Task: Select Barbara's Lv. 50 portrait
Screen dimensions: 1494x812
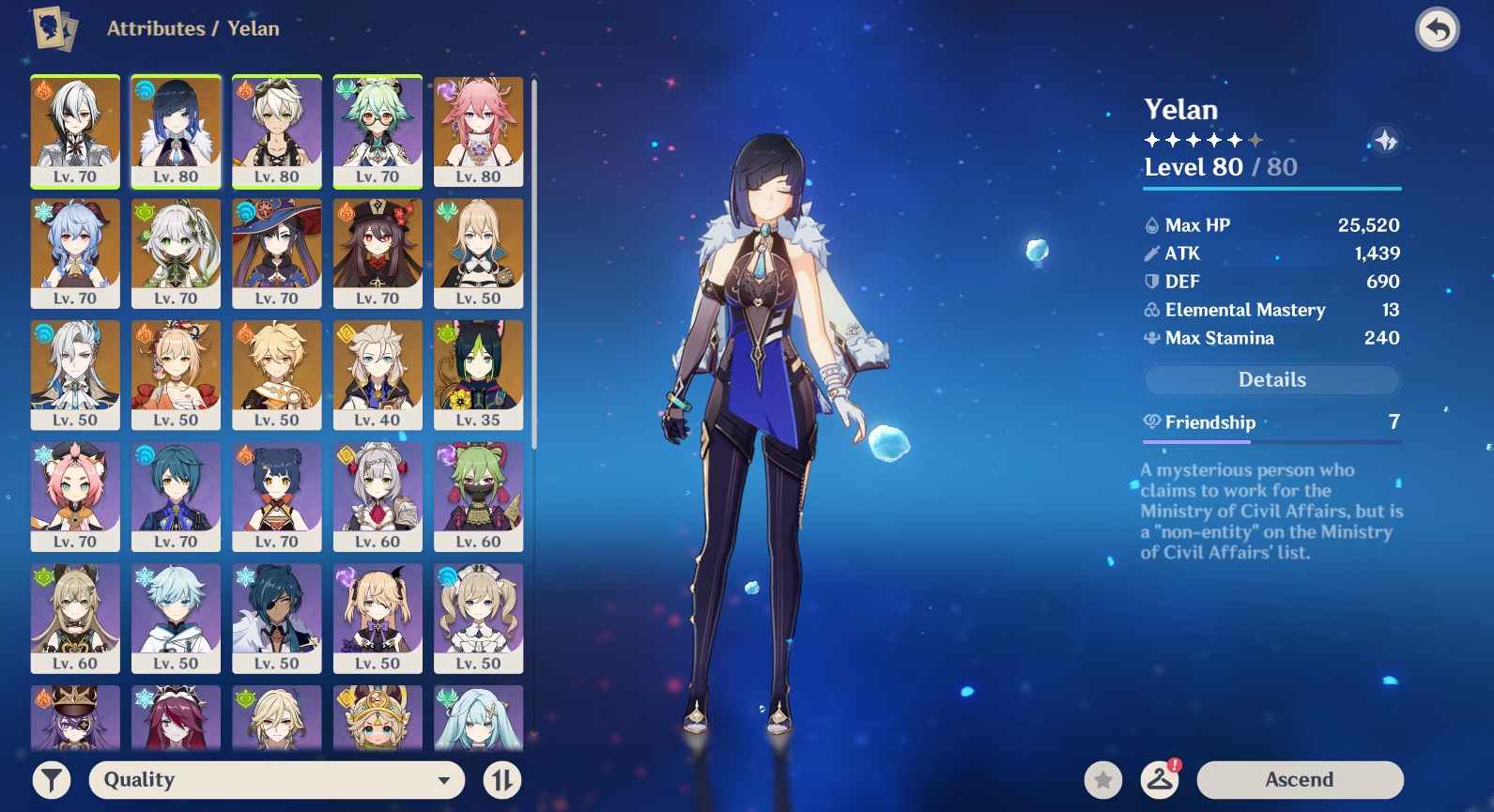Action: tap(478, 618)
